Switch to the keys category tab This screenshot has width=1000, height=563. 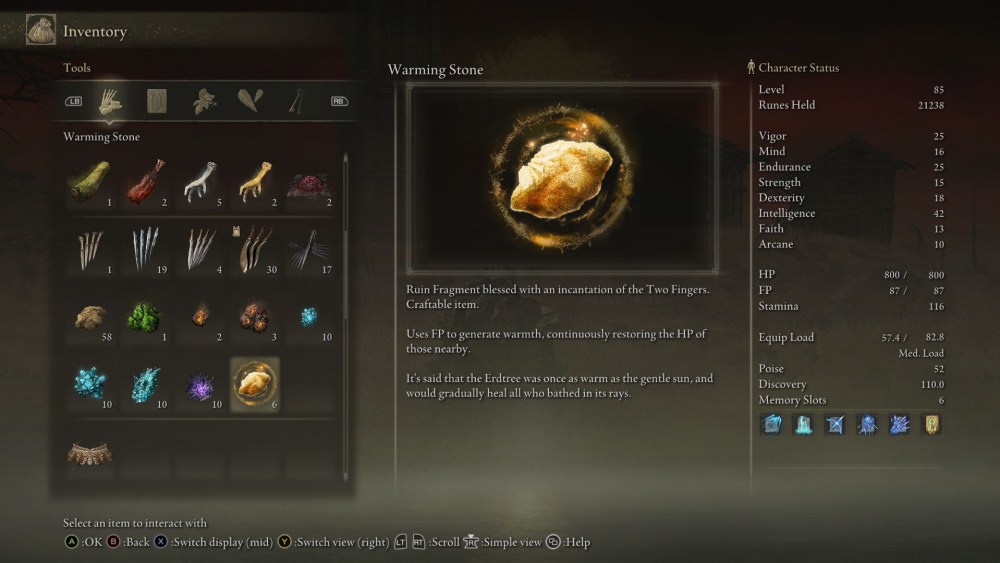click(x=297, y=101)
